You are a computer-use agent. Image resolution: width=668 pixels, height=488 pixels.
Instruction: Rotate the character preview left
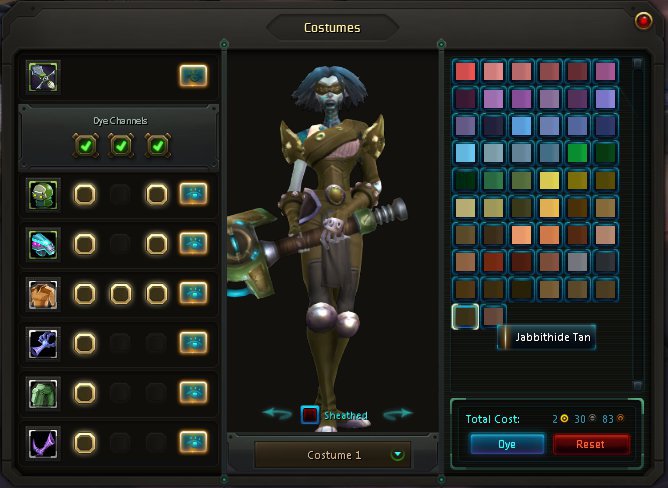point(277,413)
